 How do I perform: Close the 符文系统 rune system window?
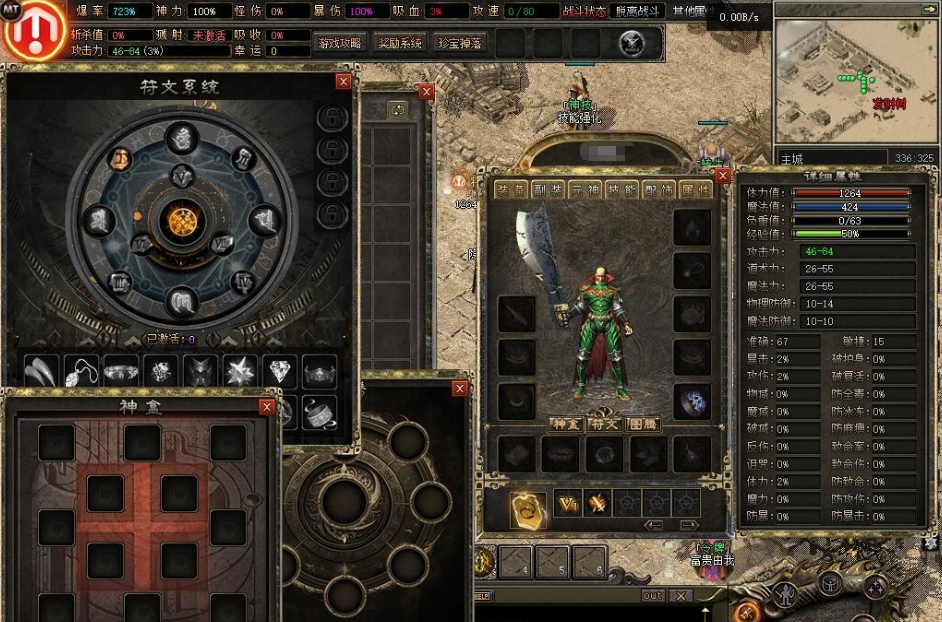[343, 82]
